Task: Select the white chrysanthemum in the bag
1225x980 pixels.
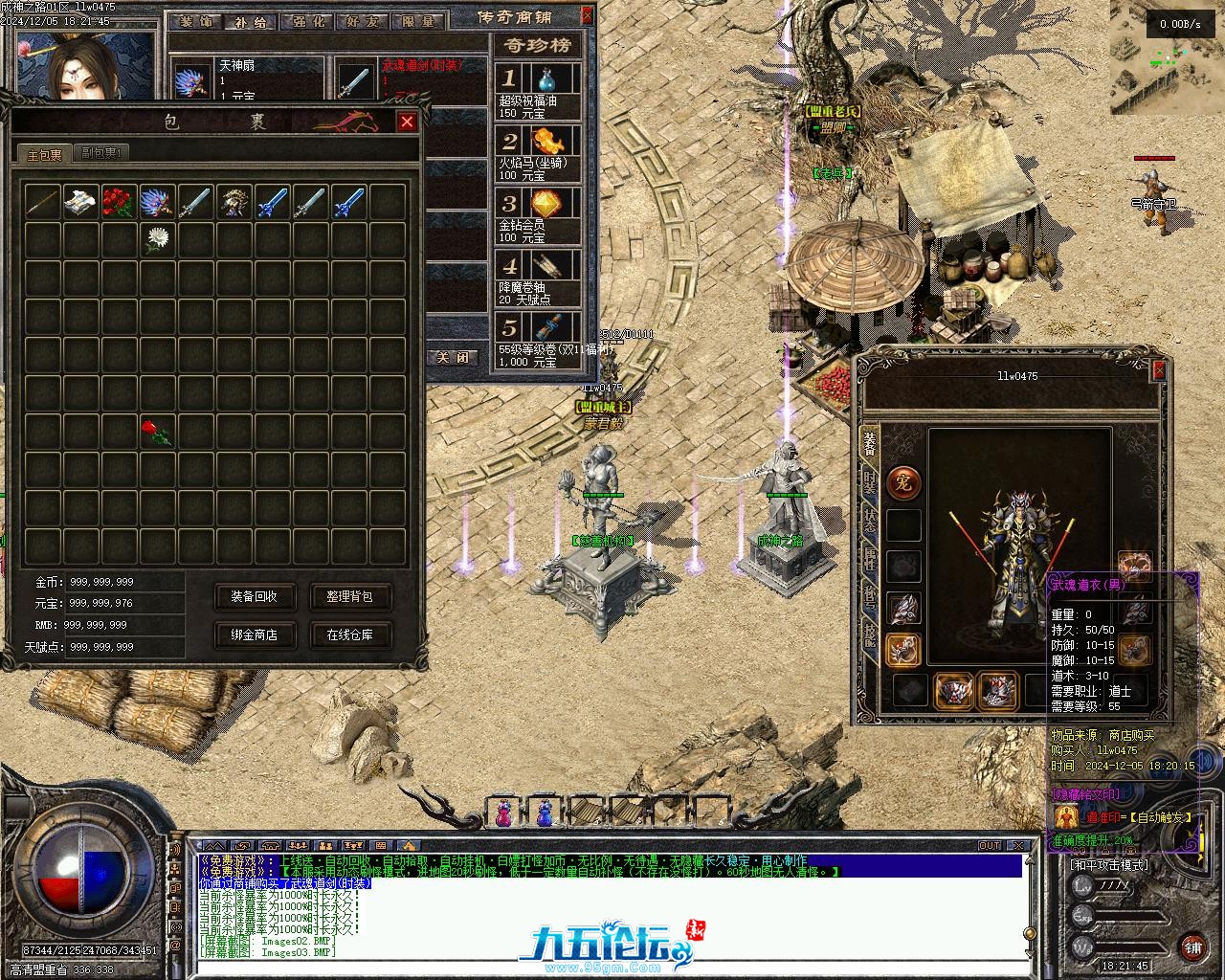Action: pyautogui.click(x=157, y=239)
